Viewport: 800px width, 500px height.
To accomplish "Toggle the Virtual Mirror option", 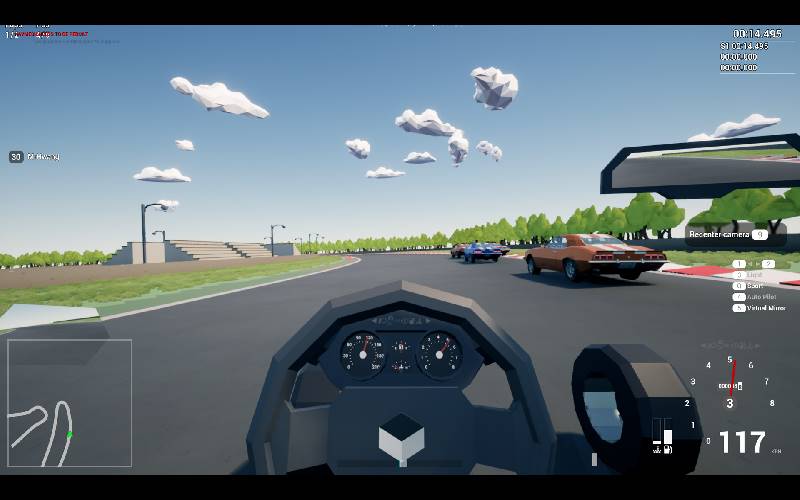I will 764,308.
